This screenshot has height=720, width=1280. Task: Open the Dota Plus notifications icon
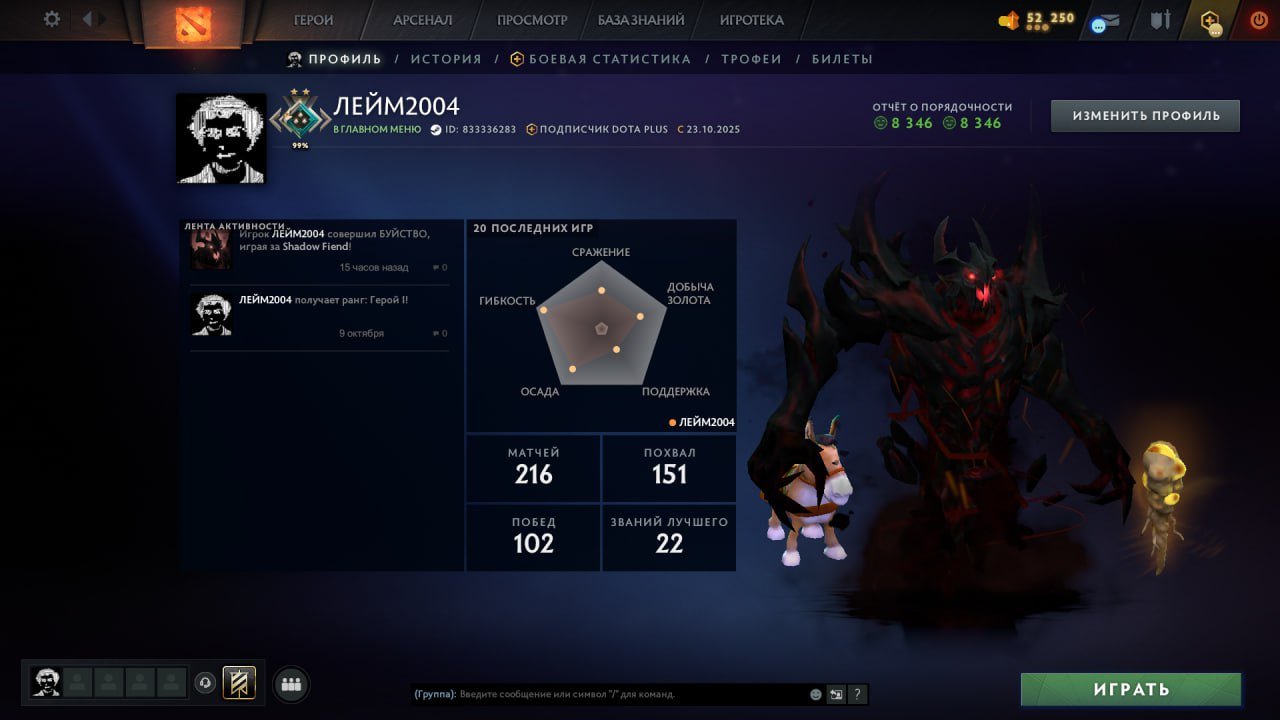(x=1209, y=22)
